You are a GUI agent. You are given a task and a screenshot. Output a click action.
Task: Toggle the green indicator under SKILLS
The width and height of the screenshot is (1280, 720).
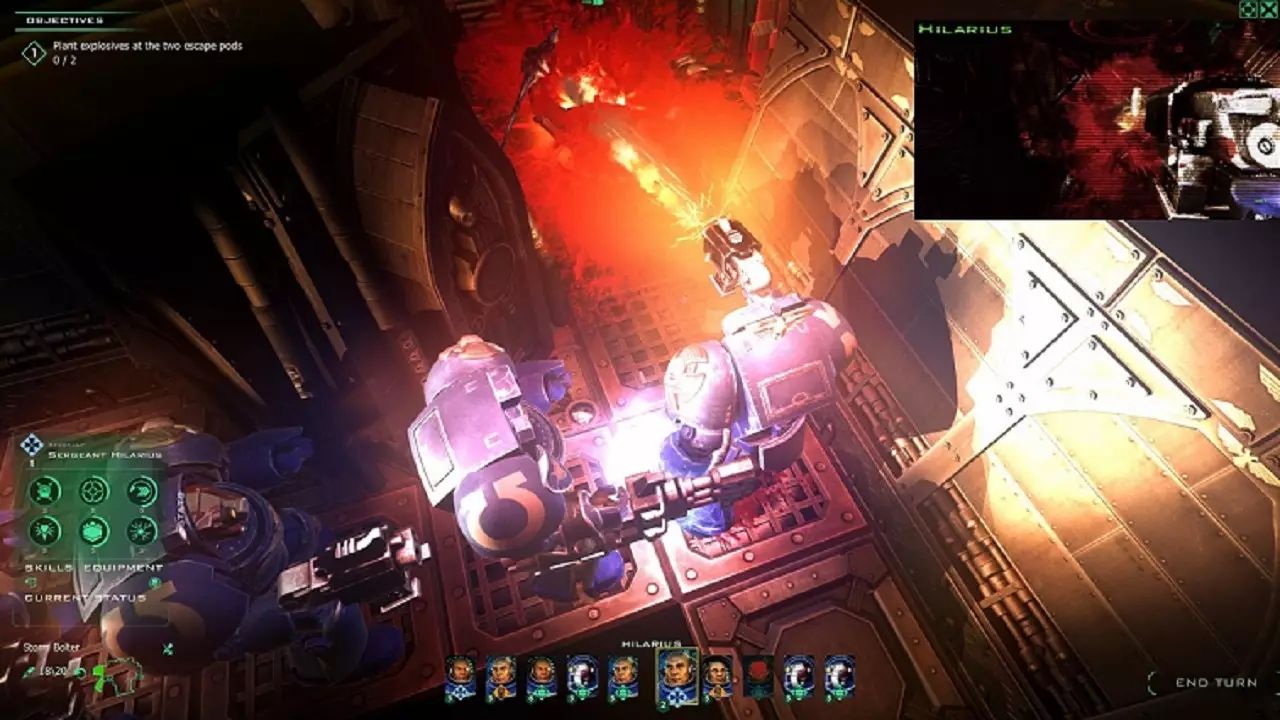(28, 582)
